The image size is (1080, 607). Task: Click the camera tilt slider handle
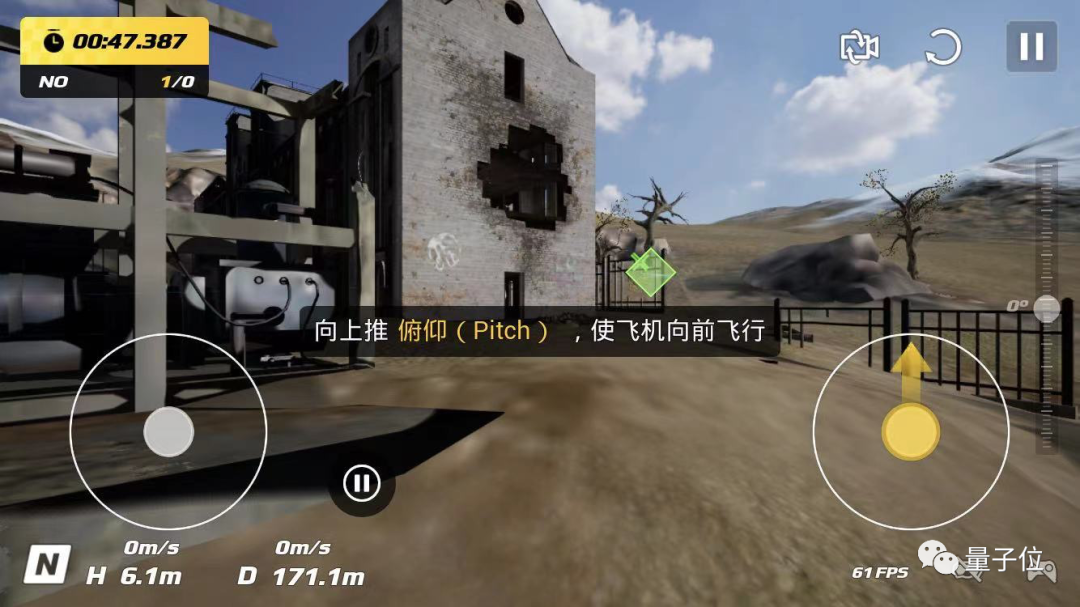(x=1046, y=308)
